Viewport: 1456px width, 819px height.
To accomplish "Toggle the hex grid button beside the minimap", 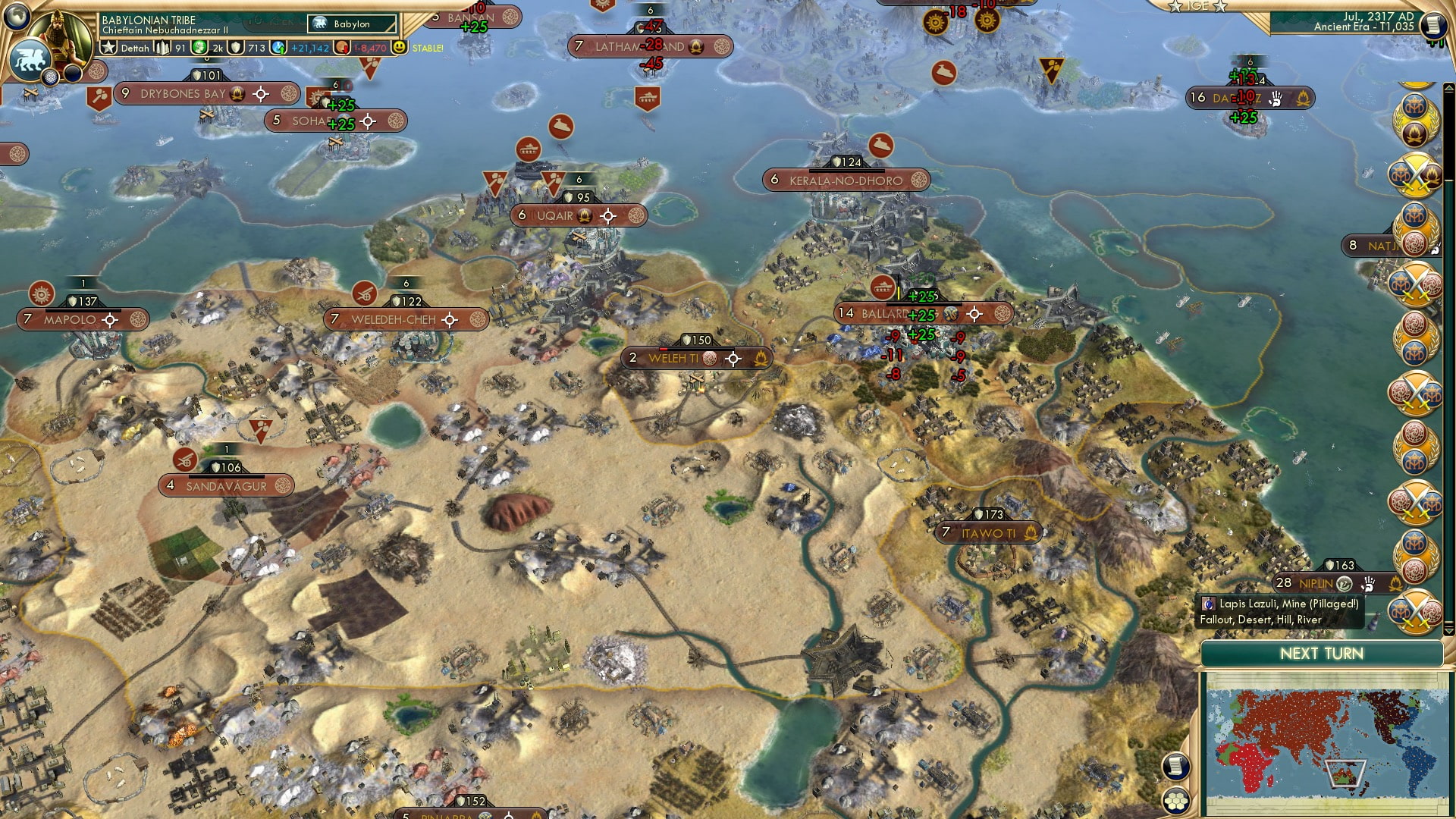I will pos(1176,801).
